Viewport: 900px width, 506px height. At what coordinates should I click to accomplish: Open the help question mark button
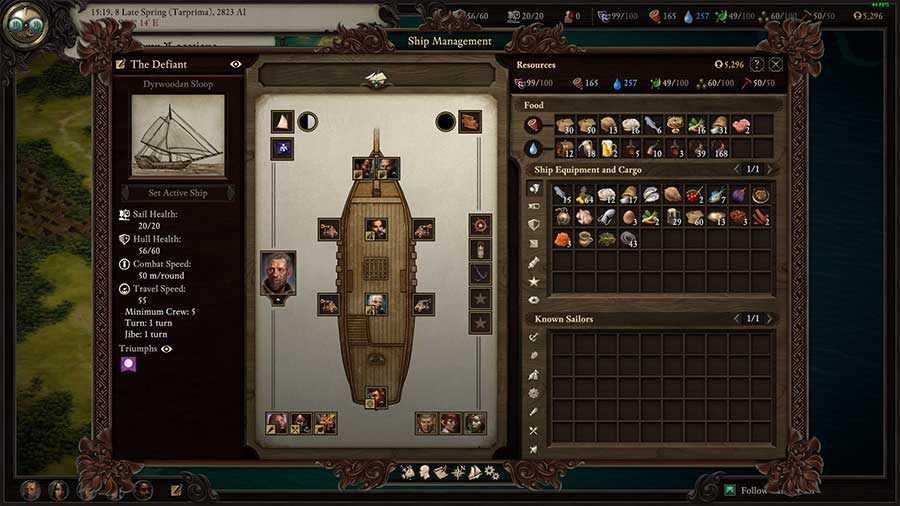click(x=756, y=64)
